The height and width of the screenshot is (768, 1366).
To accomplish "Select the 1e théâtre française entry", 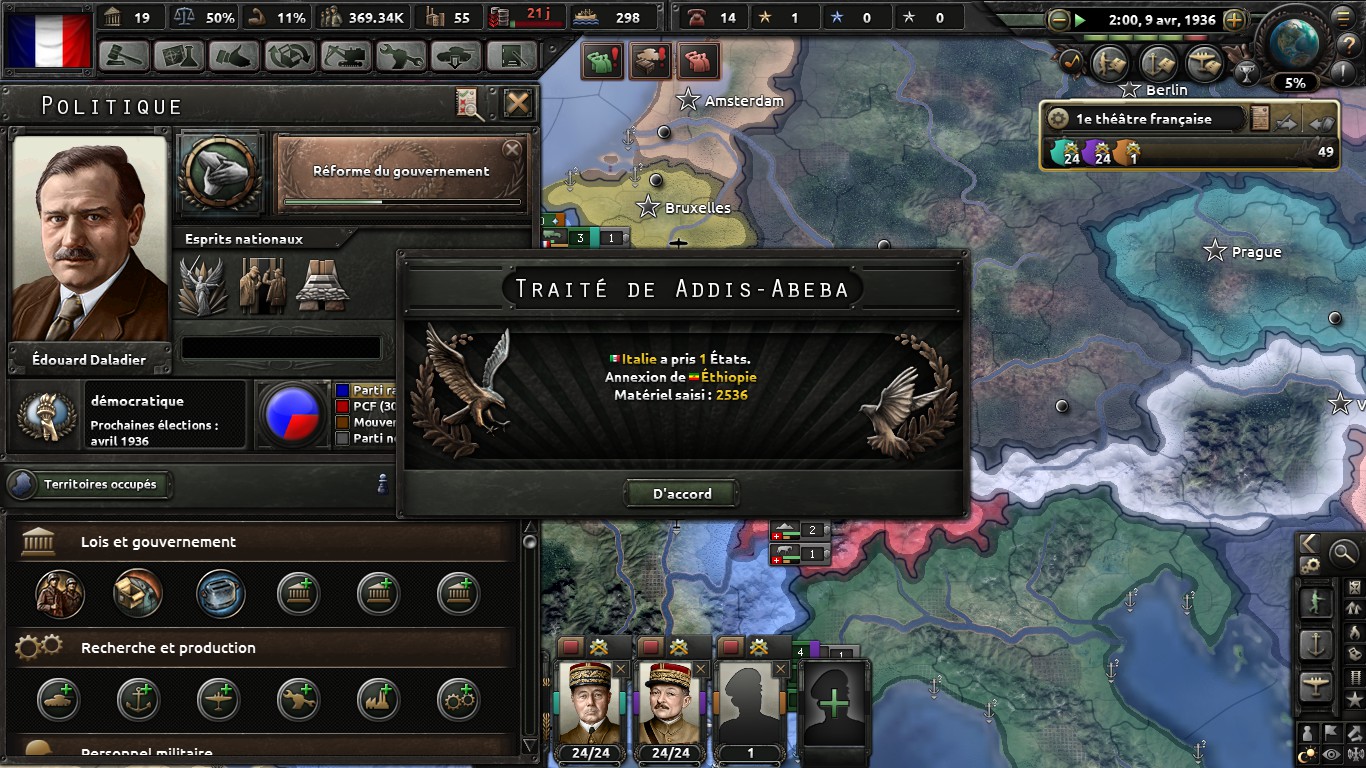I will (x=1144, y=119).
